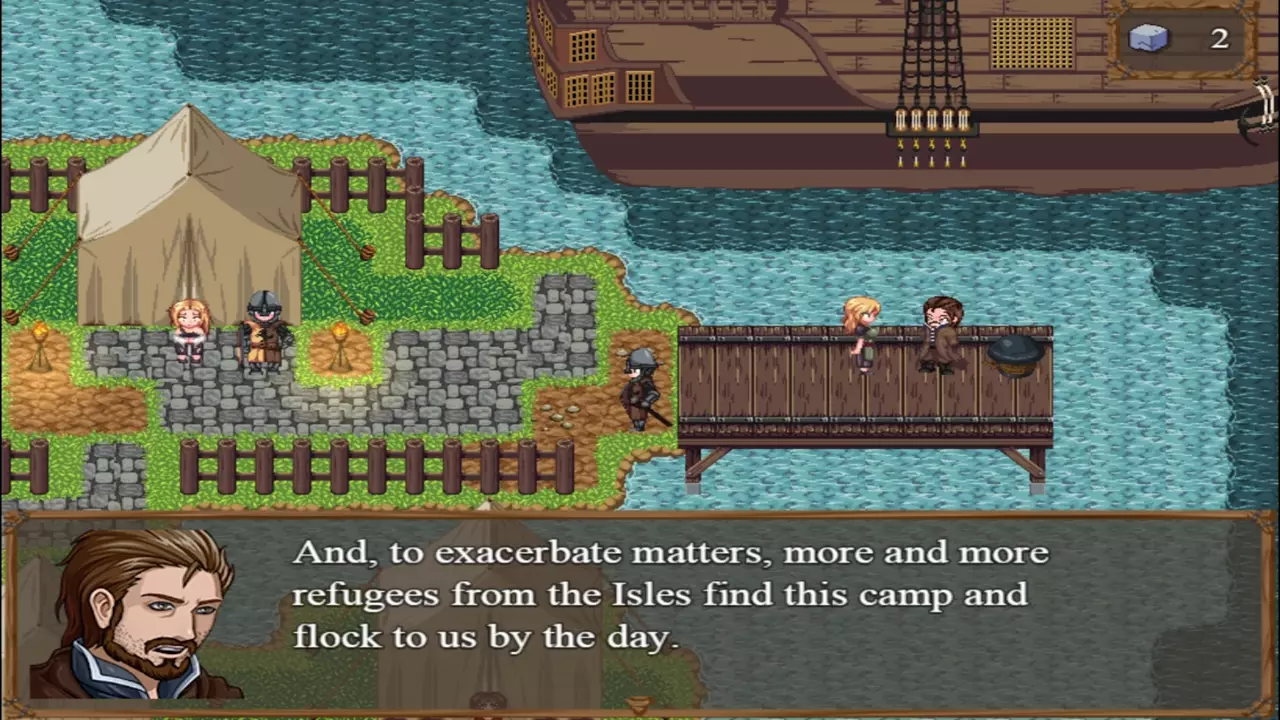Advance the dialogue text box about refugees
This screenshot has height=720, width=1280.
(x=670, y=596)
